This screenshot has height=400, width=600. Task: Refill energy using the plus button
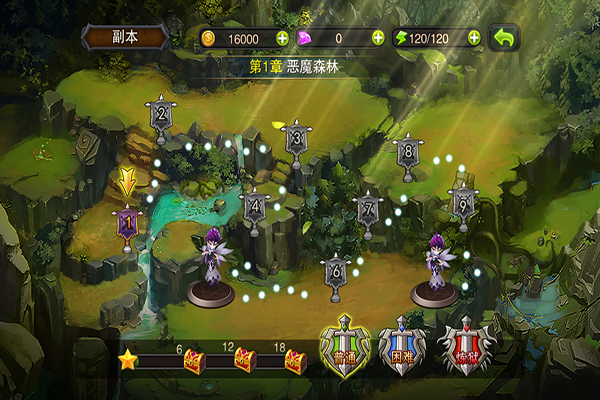tap(470, 38)
